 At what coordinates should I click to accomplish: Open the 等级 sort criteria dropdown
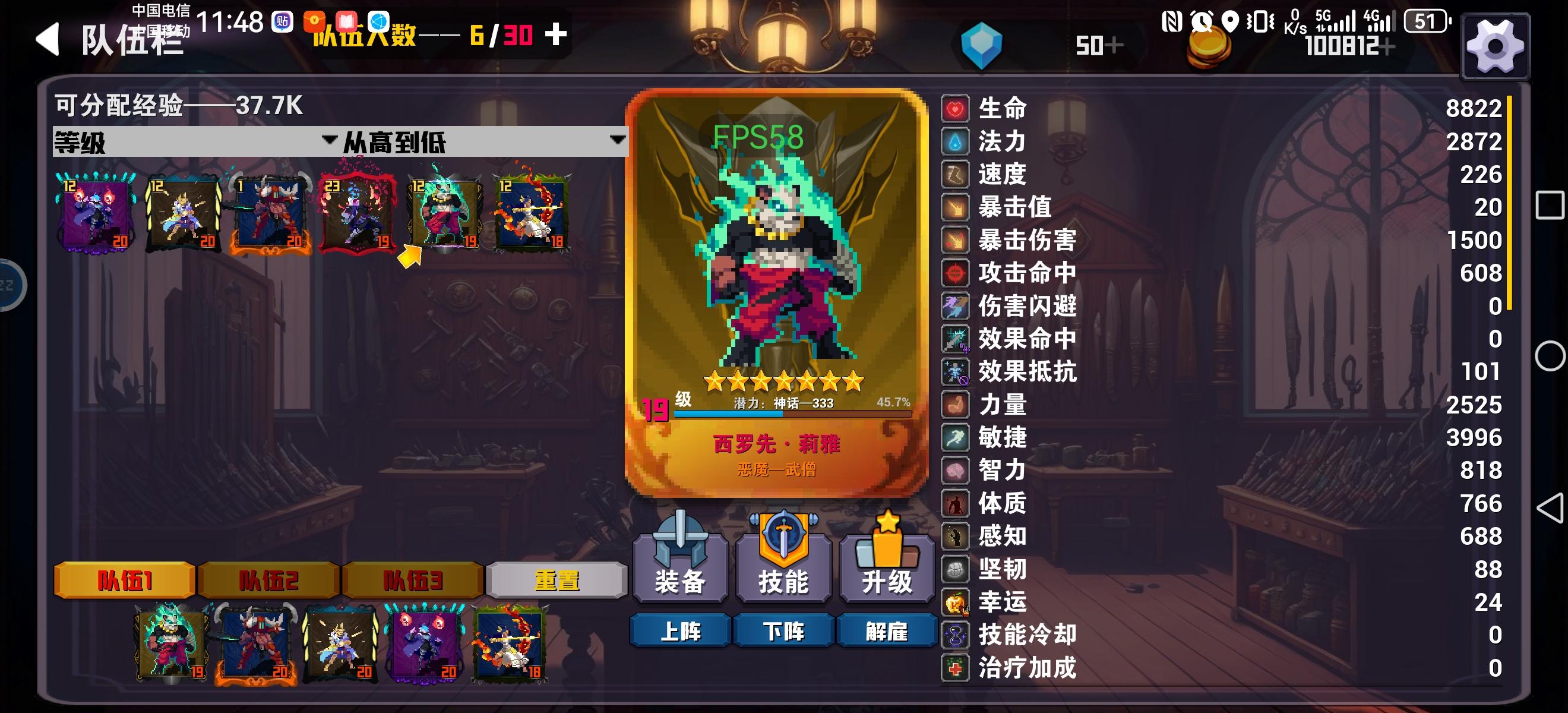pos(182,140)
